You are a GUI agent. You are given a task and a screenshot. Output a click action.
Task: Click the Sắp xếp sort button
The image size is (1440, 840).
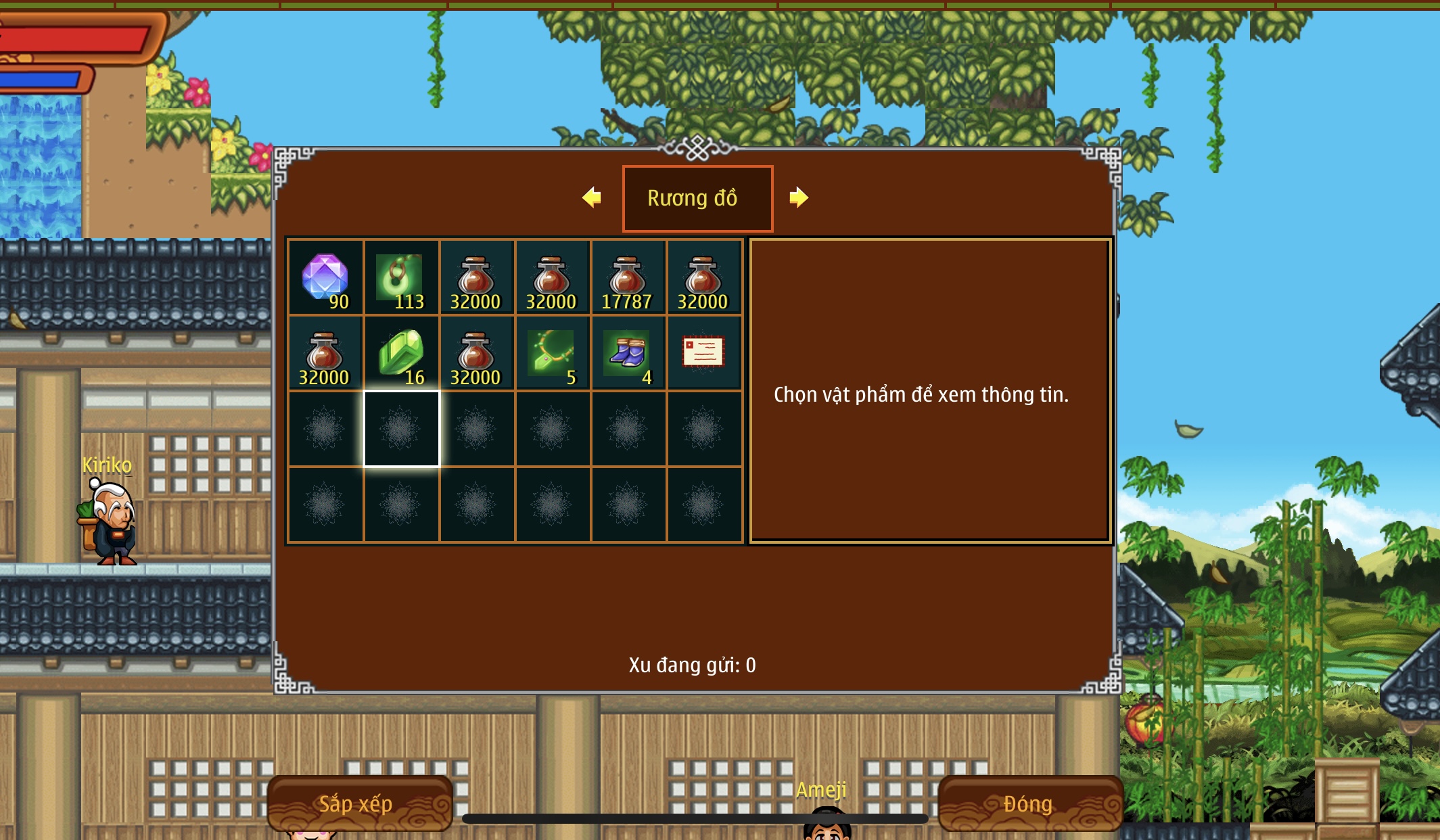click(359, 803)
